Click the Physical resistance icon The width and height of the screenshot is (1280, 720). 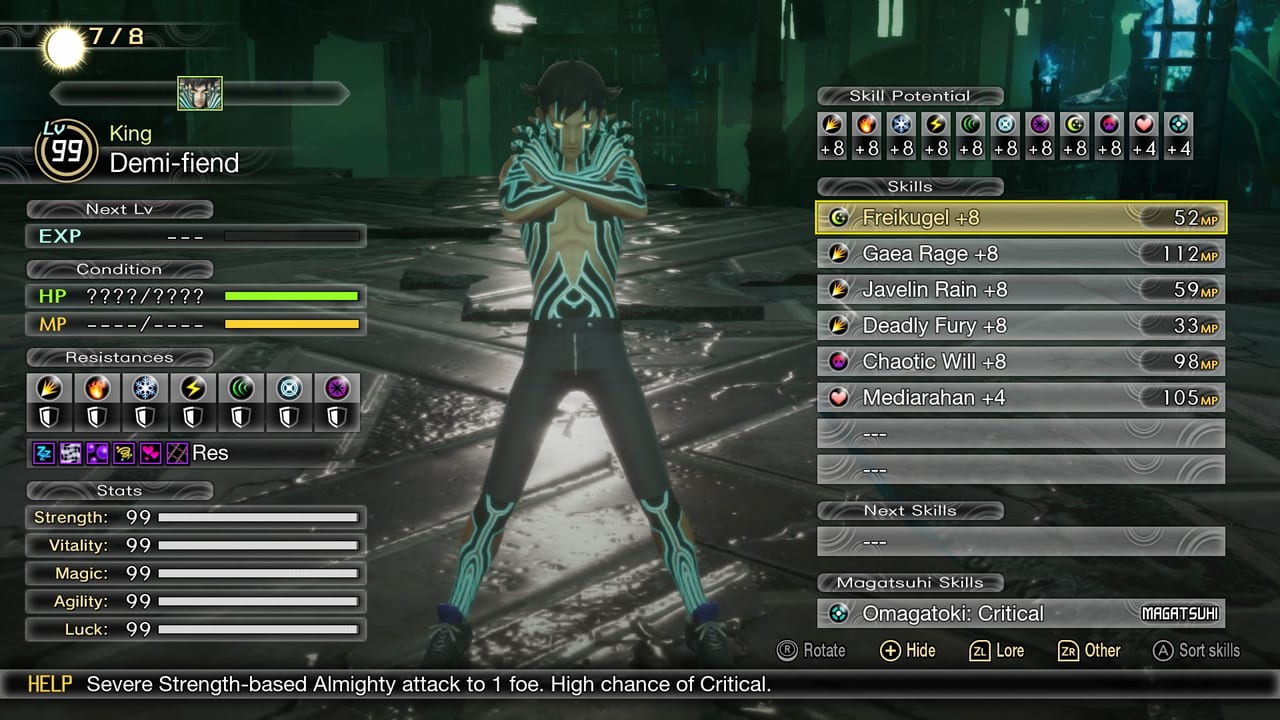[49, 388]
